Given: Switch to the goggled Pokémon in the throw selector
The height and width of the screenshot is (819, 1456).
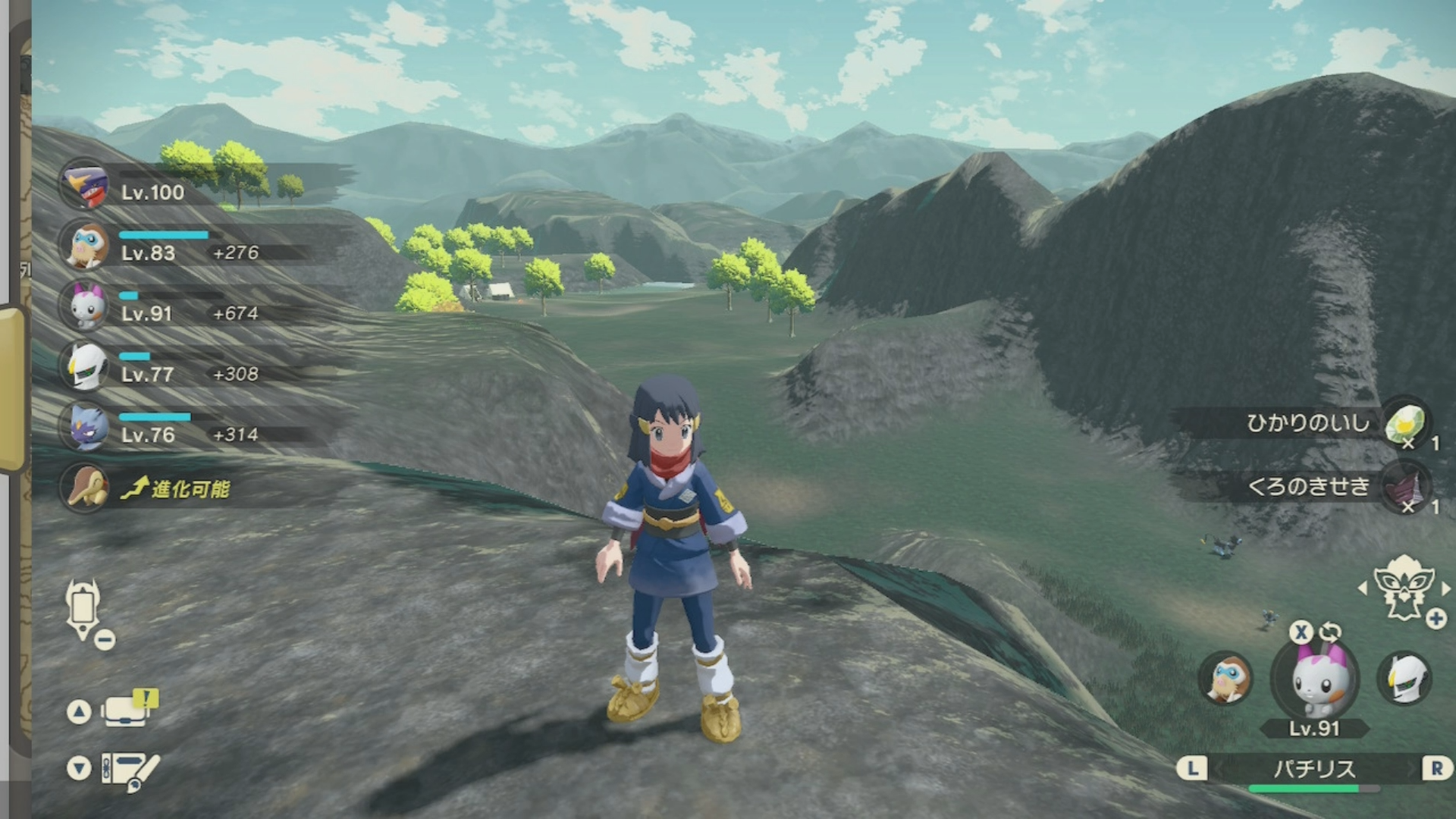Looking at the screenshot, I should [1225, 678].
